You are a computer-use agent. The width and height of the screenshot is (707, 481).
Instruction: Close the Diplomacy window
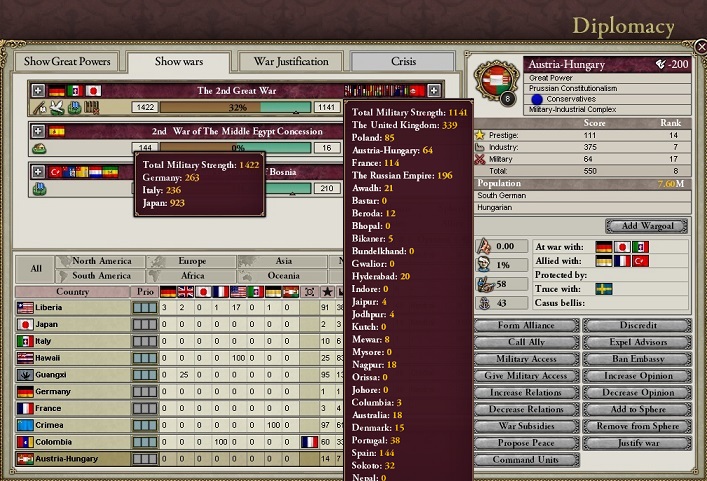(698, 46)
